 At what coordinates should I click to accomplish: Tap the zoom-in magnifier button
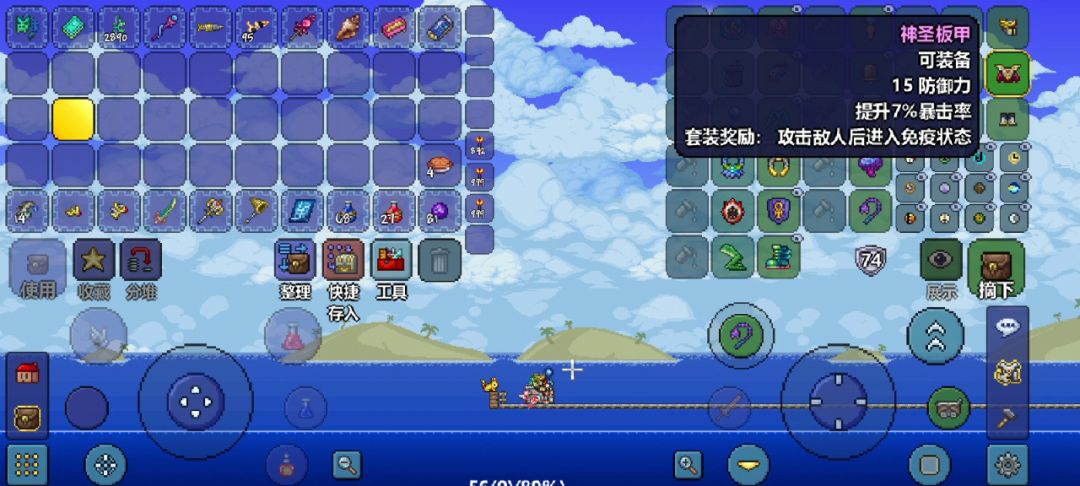pos(688,464)
